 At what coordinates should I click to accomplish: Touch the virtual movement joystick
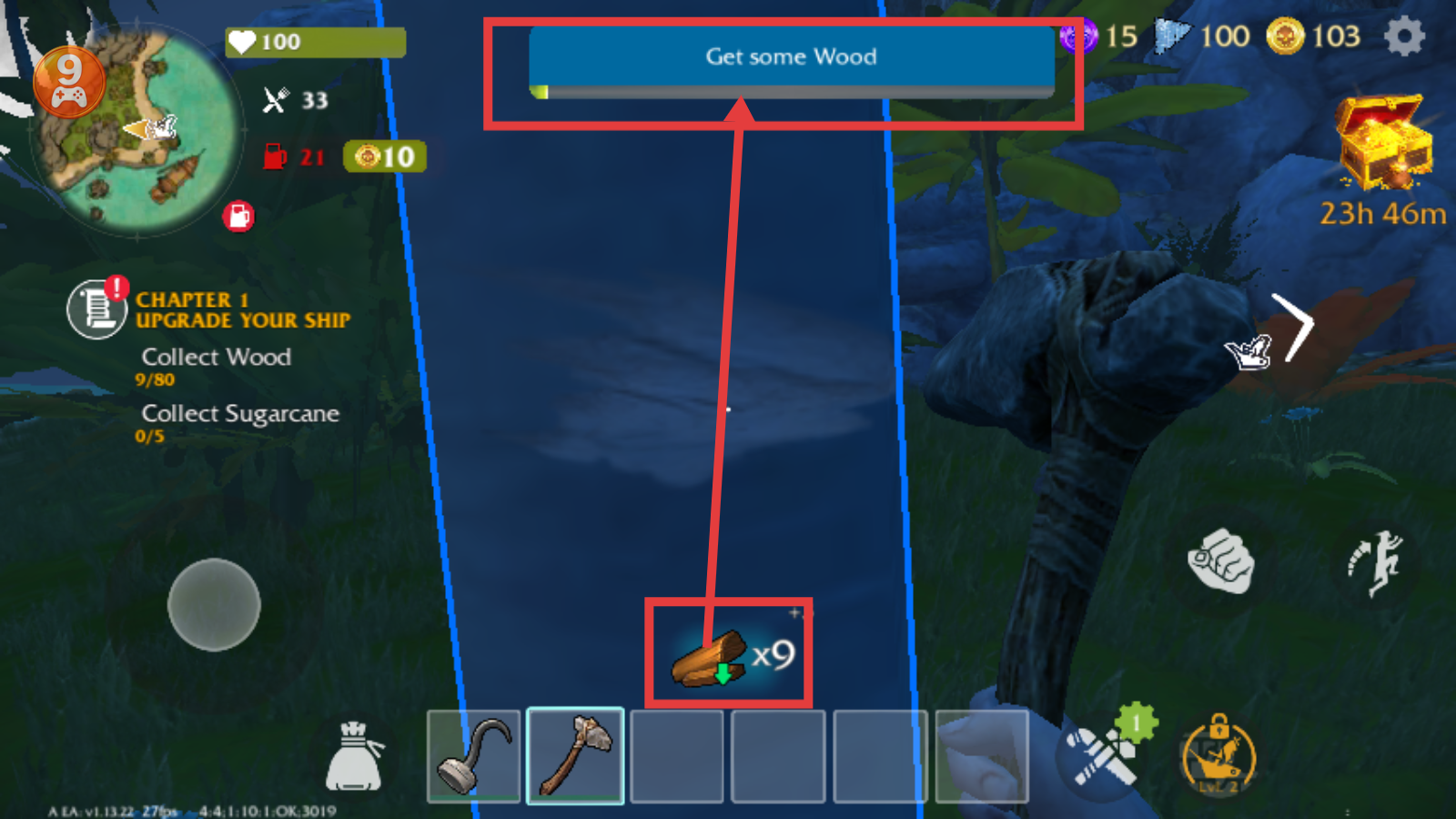214,604
